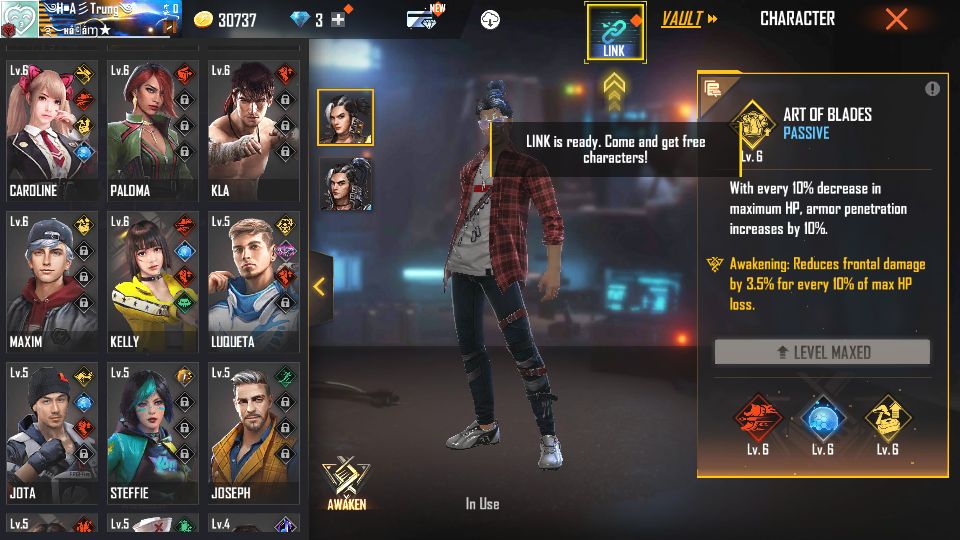Open the info icon on skill panel
The image size is (960, 540).
tap(932, 89)
